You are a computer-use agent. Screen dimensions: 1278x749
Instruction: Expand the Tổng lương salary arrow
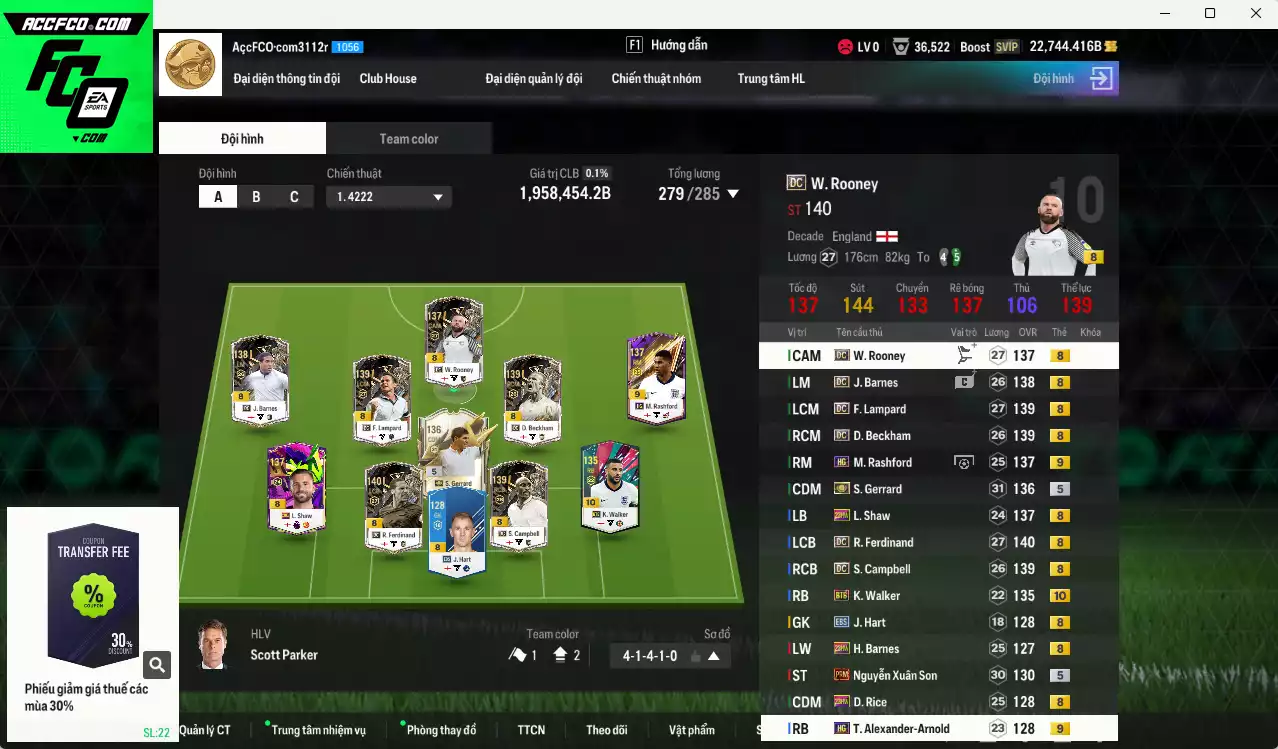(x=733, y=194)
